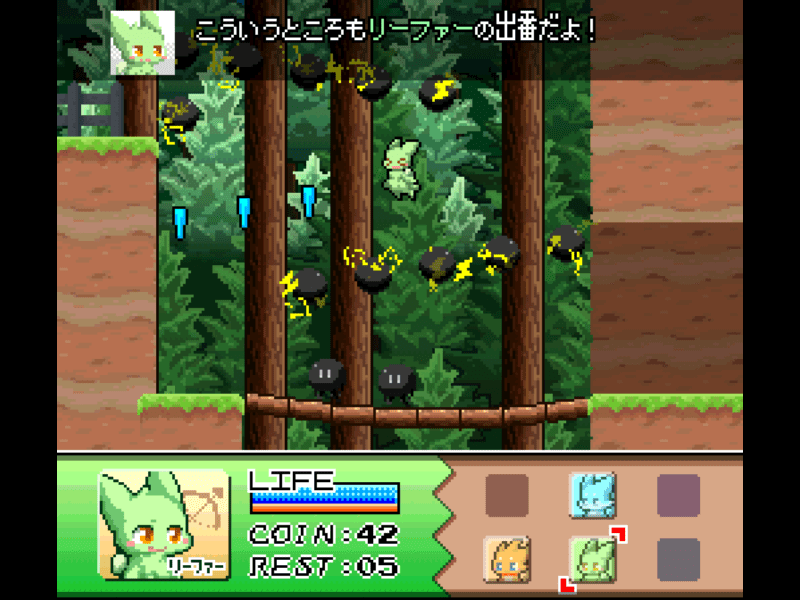Select the blue character icon
Viewport: 800px width, 600px height.
click(x=592, y=494)
